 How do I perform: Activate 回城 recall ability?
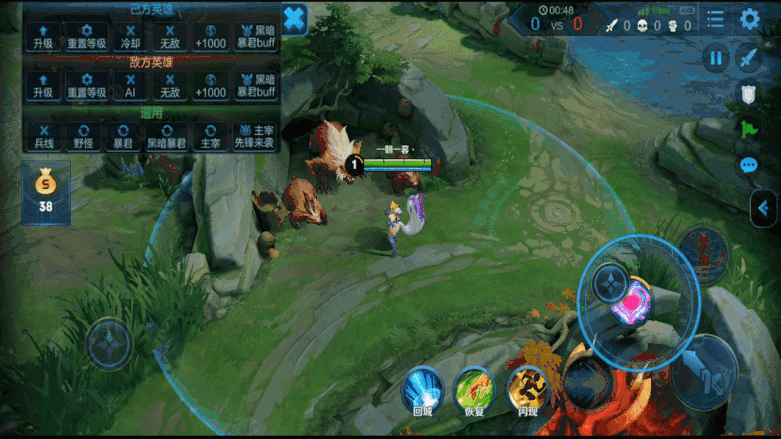[423, 390]
